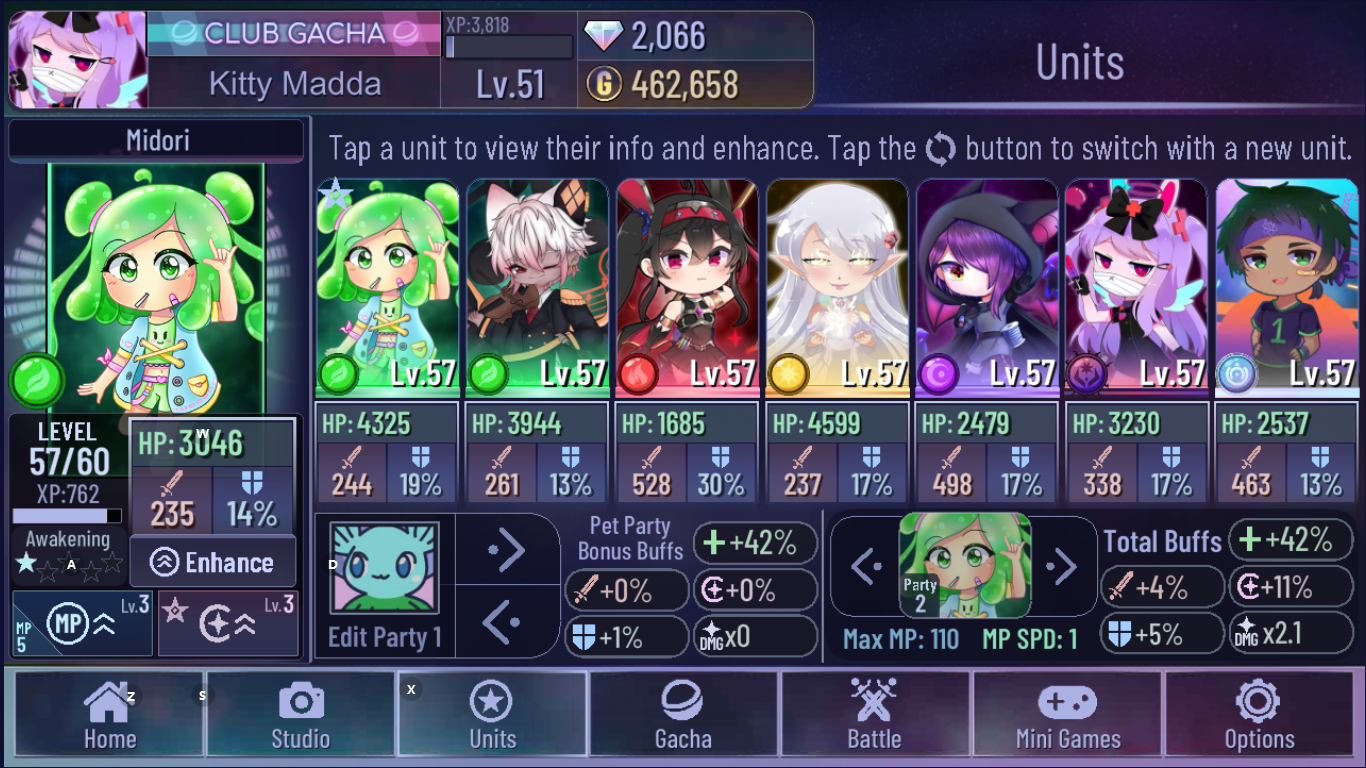Open the Options menu

tap(1259, 714)
